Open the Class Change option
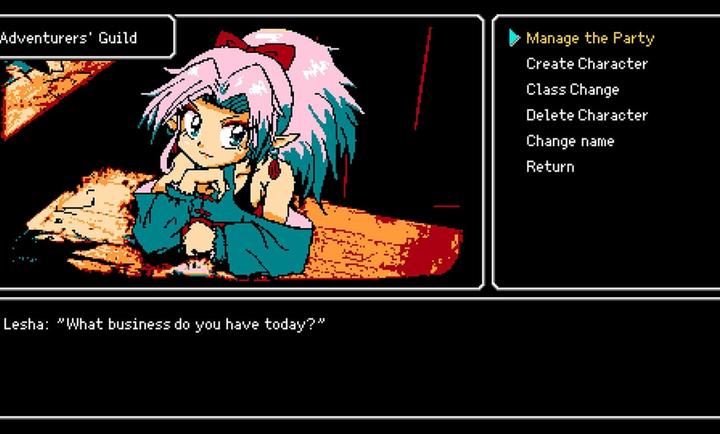 point(573,90)
